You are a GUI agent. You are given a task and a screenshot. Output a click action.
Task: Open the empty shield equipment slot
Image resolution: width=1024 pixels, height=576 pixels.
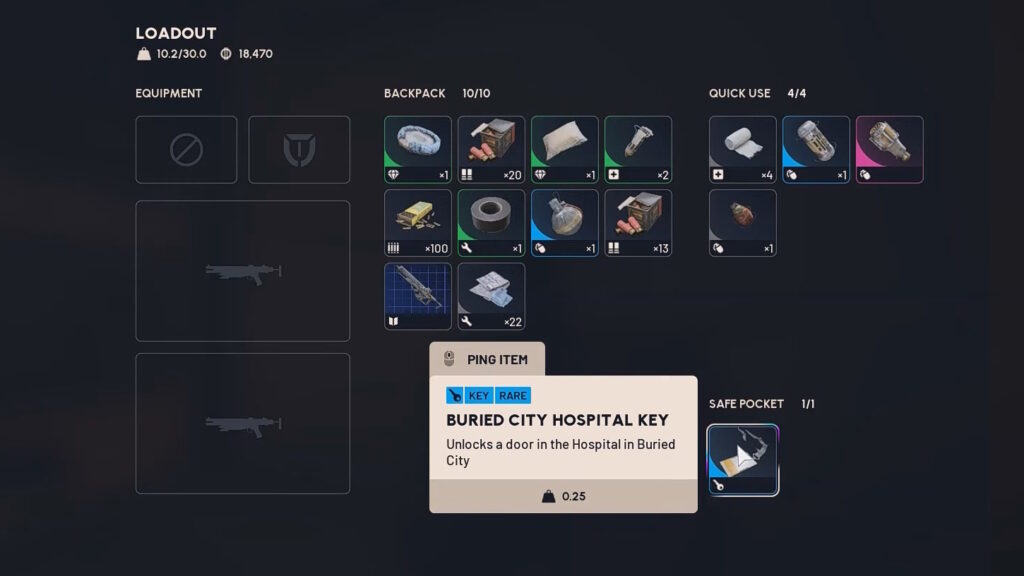point(299,150)
